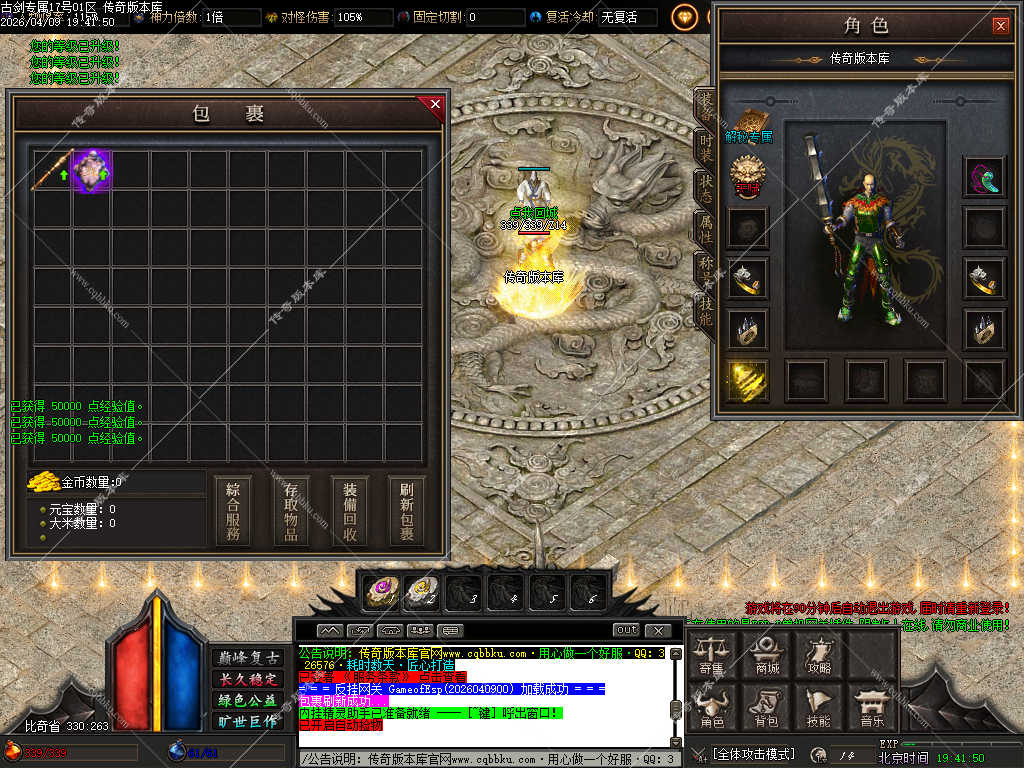Select the purple armor item in the bag
The width and height of the screenshot is (1024, 768).
tap(92, 170)
